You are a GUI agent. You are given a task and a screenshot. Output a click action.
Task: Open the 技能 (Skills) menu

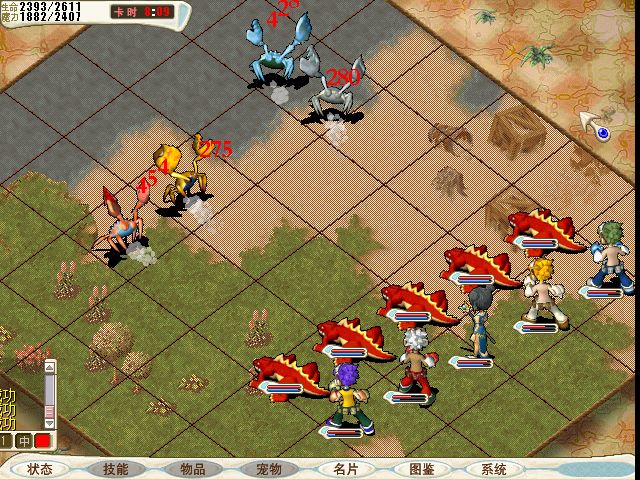(x=116, y=469)
